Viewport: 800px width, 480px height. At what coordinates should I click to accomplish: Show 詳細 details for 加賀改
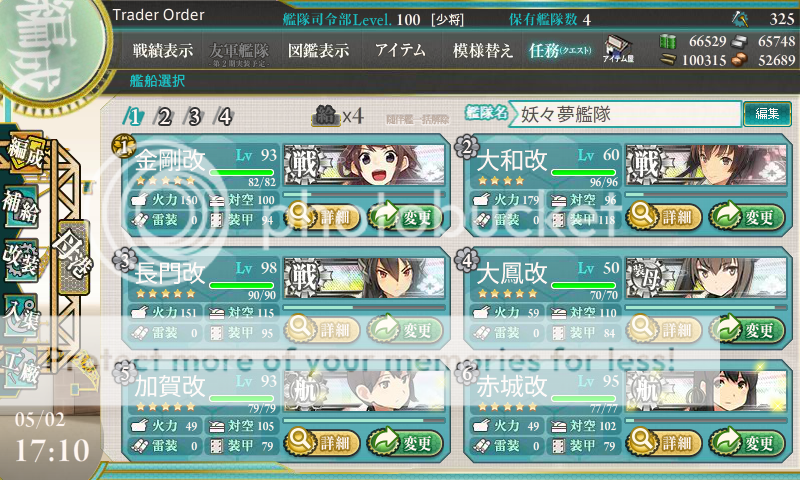(x=320, y=442)
